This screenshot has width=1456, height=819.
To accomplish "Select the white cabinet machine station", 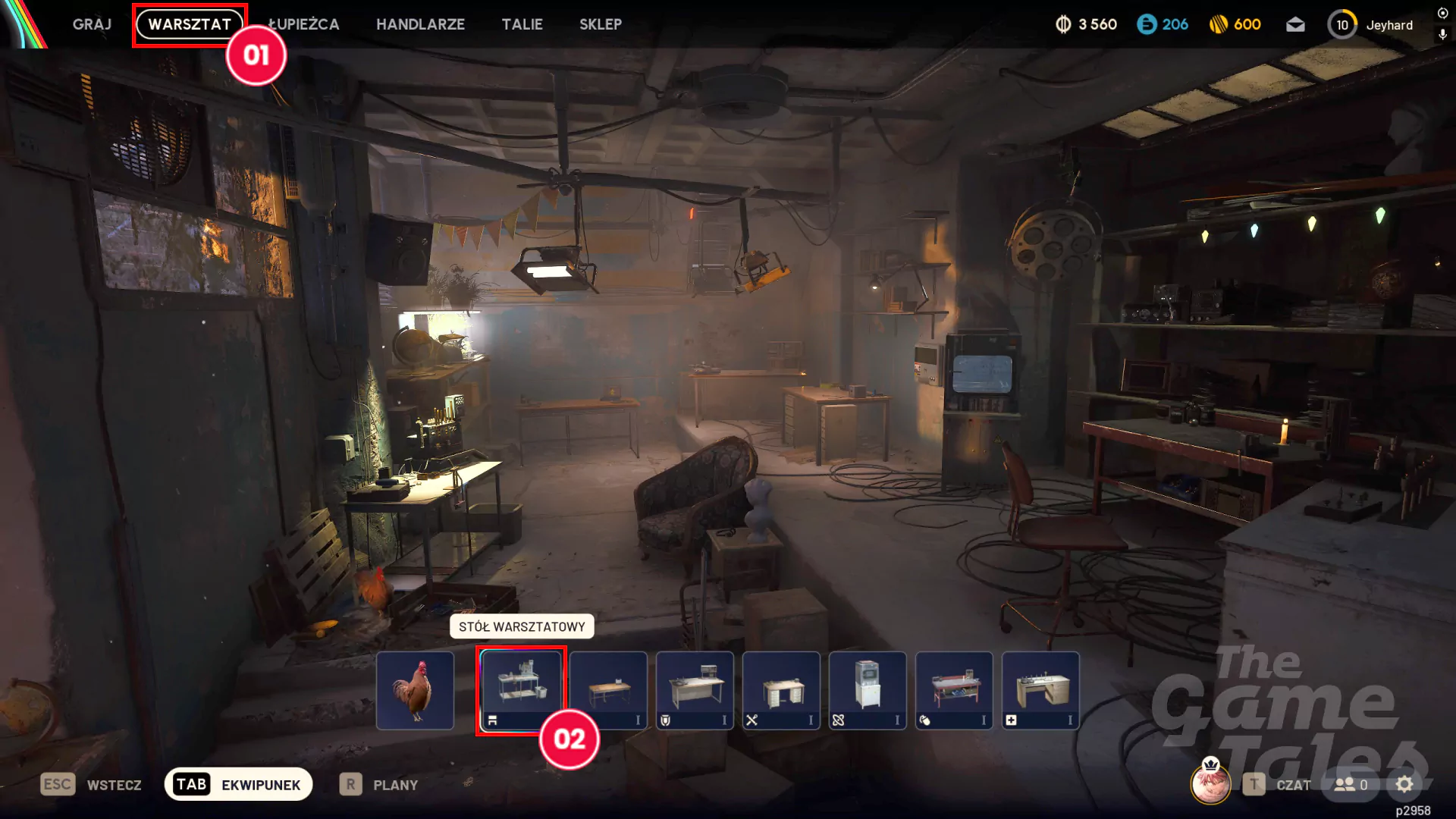I will point(868,690).
